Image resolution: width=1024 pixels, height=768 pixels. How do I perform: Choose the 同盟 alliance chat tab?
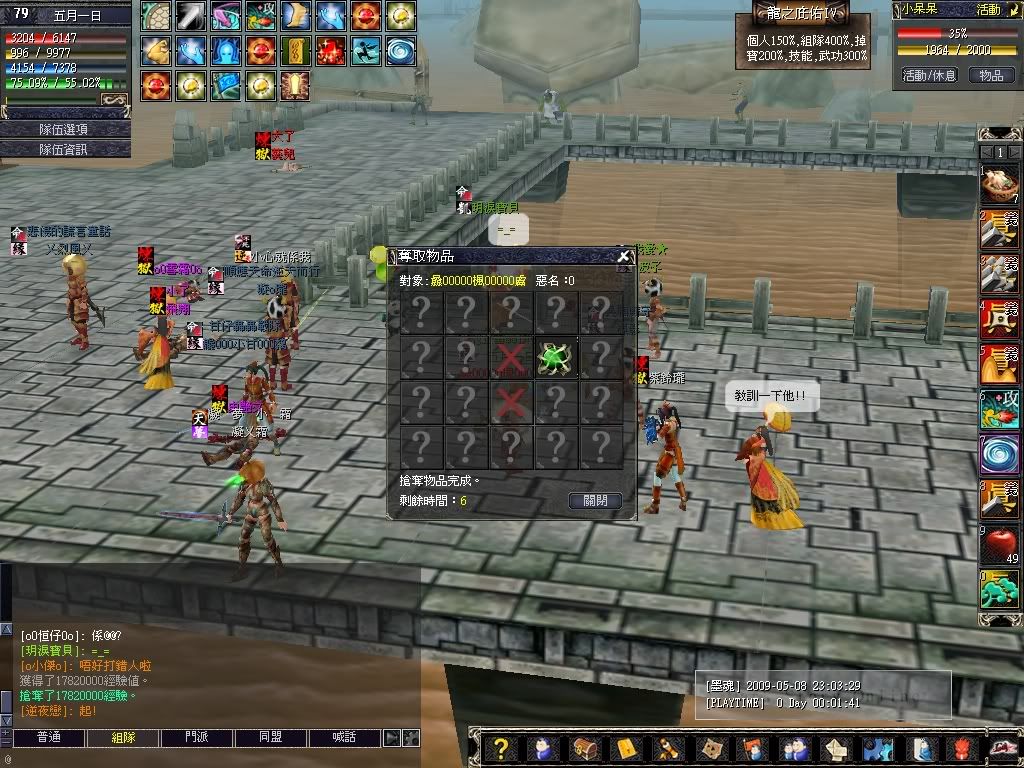pos(271,738)
